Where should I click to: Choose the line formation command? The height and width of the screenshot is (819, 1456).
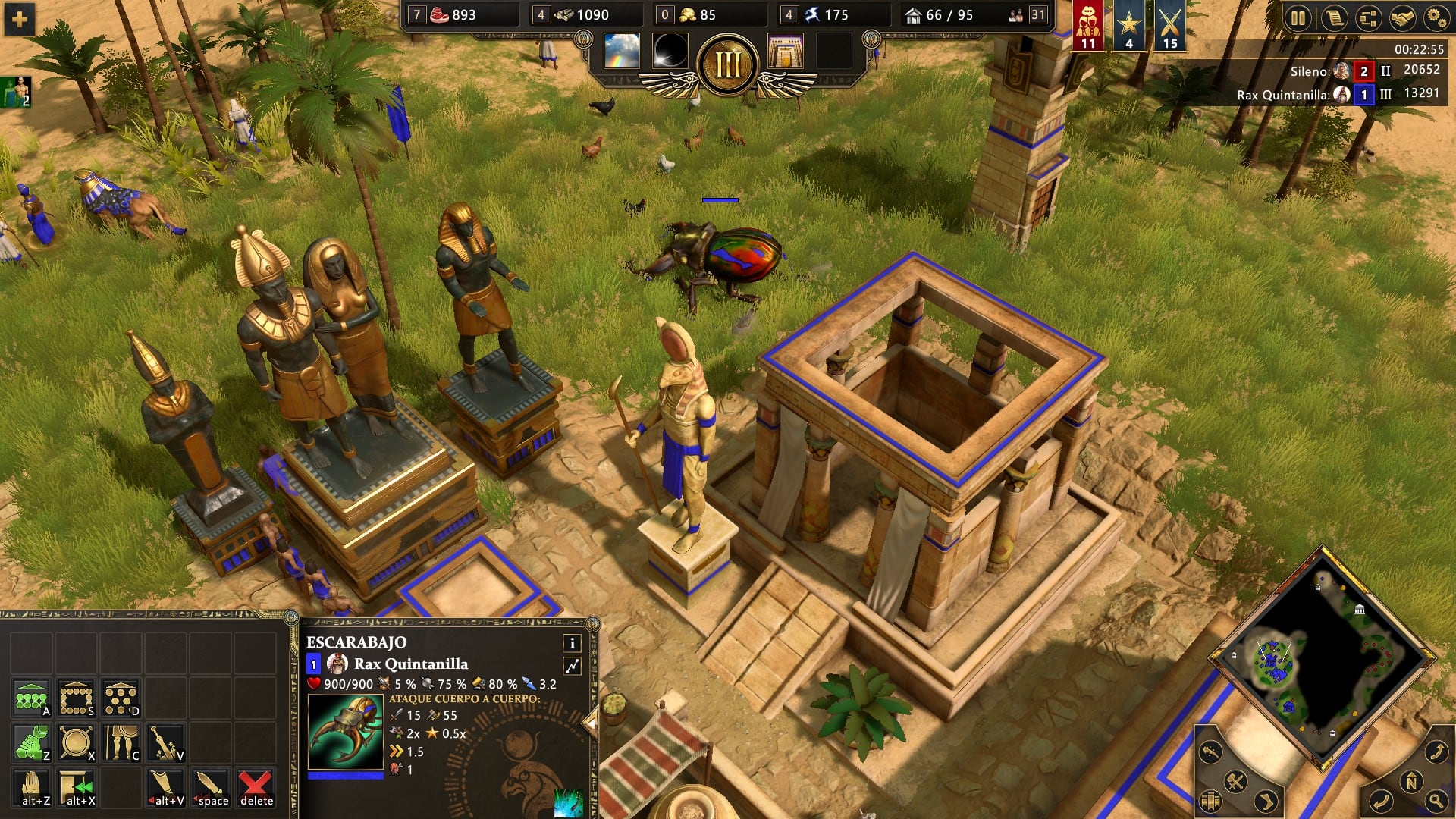click(x=31, y=698)
